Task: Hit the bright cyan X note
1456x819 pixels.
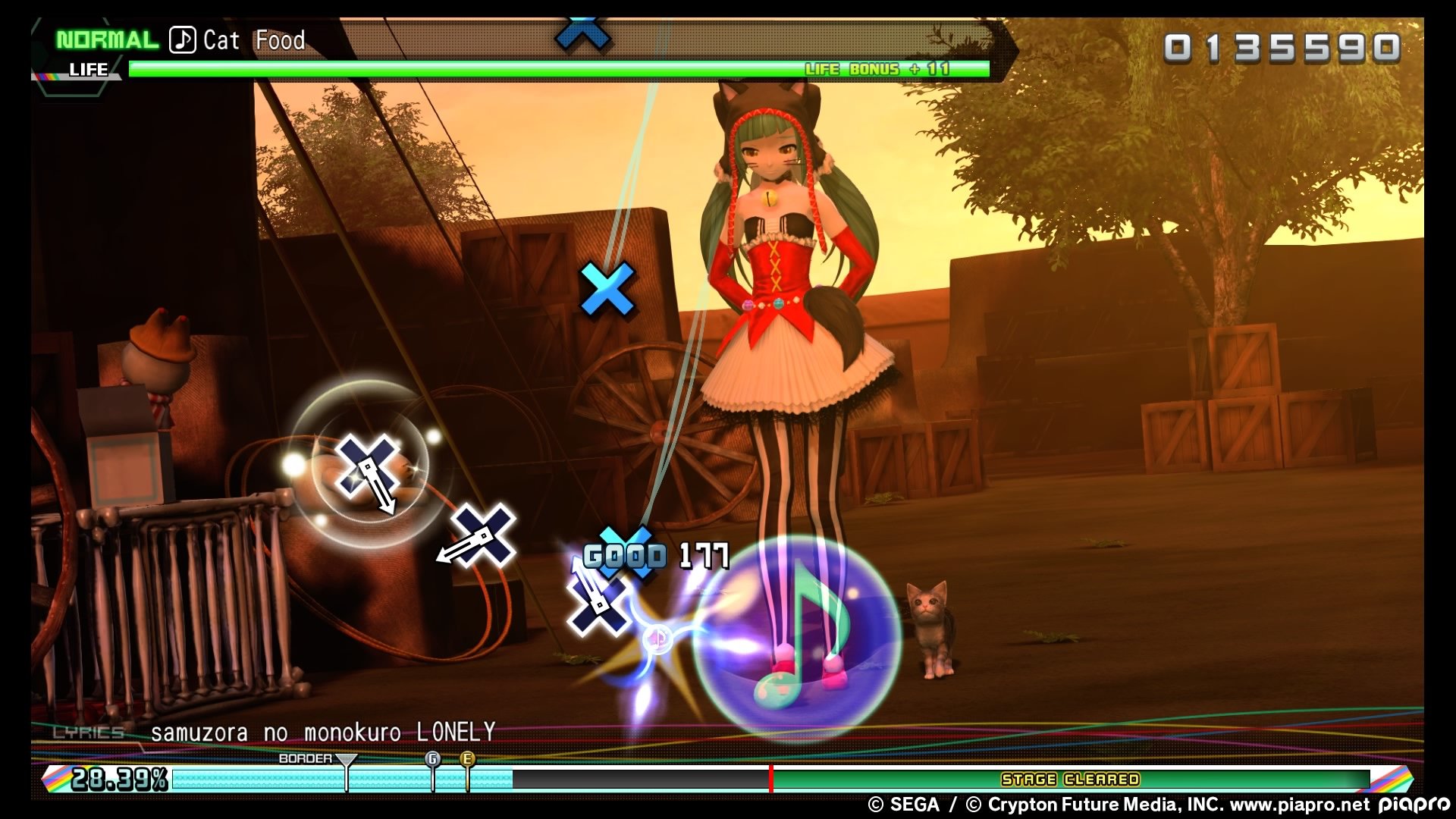Action: point(607,289)
